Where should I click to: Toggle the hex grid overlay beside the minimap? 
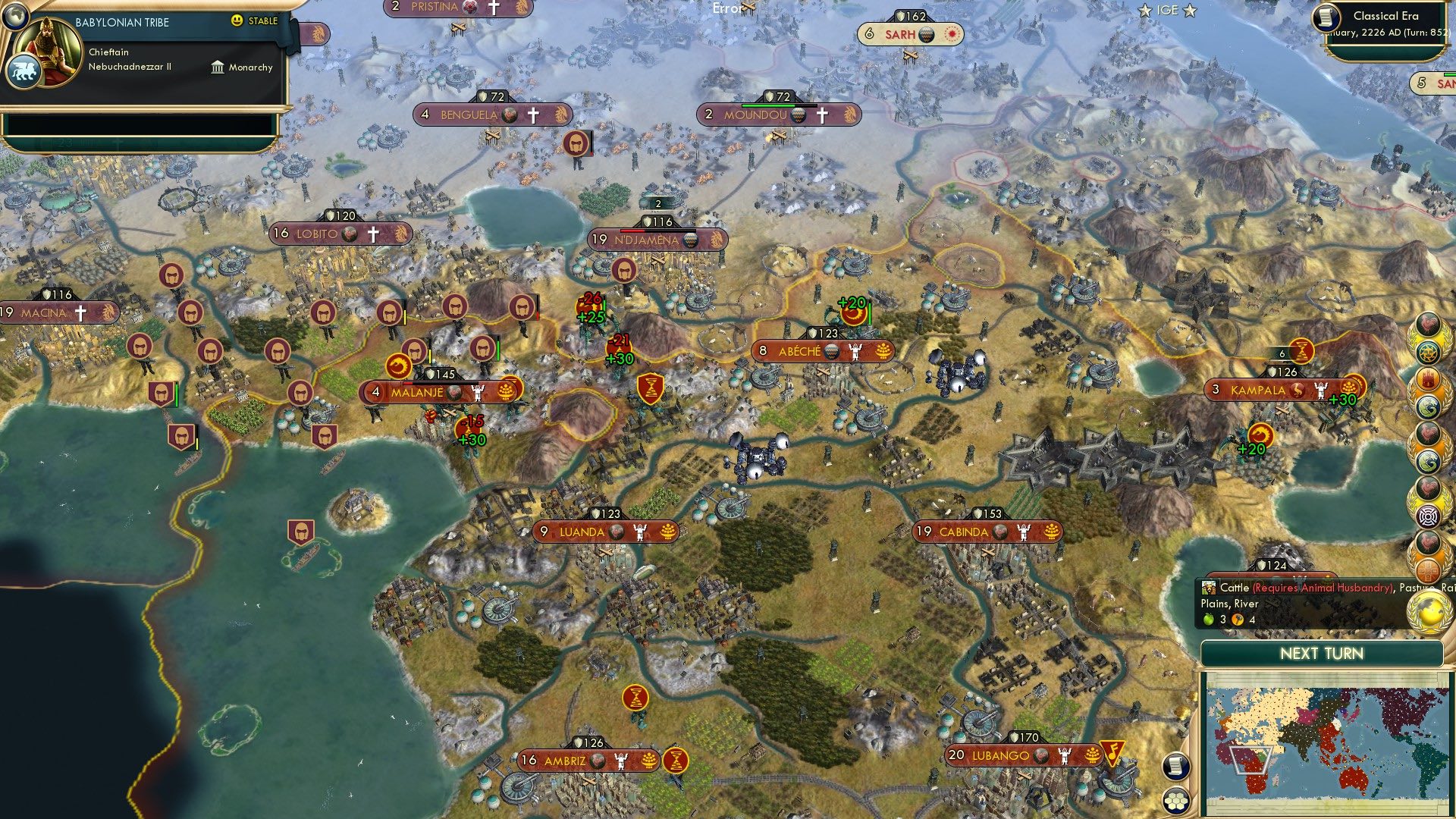pos(1175,801)
